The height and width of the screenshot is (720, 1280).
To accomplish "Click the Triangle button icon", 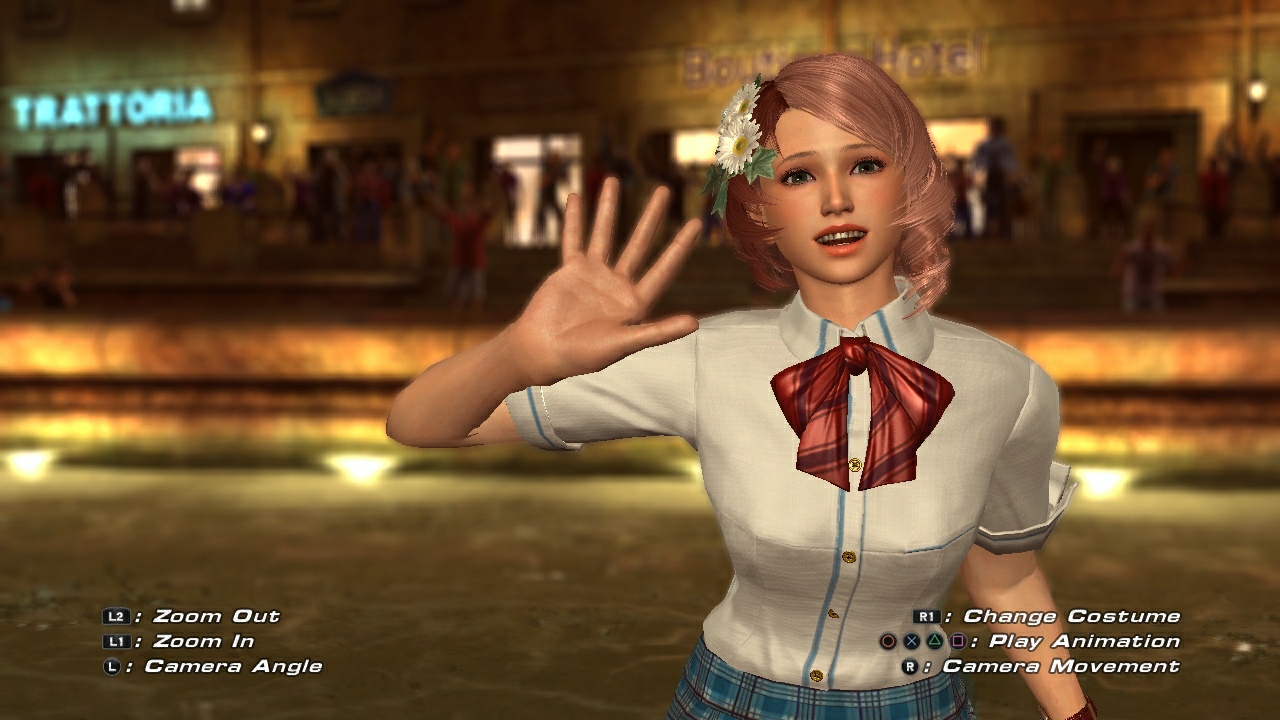I will pos(934,641).
